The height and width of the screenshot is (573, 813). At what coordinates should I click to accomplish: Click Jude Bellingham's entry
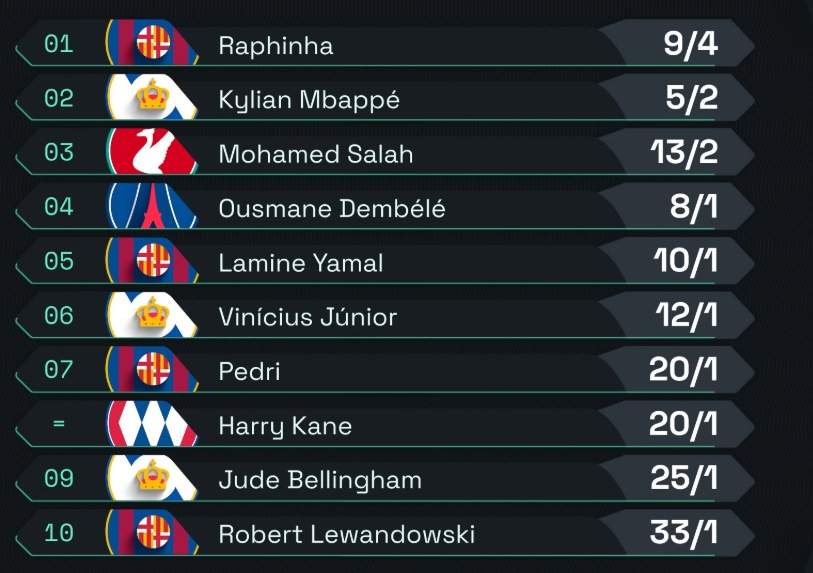(320, 479)
